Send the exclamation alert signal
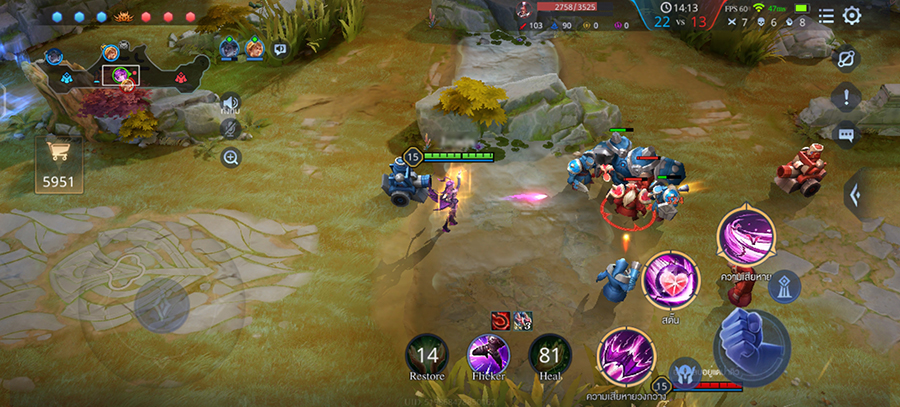 pos(846,97)
